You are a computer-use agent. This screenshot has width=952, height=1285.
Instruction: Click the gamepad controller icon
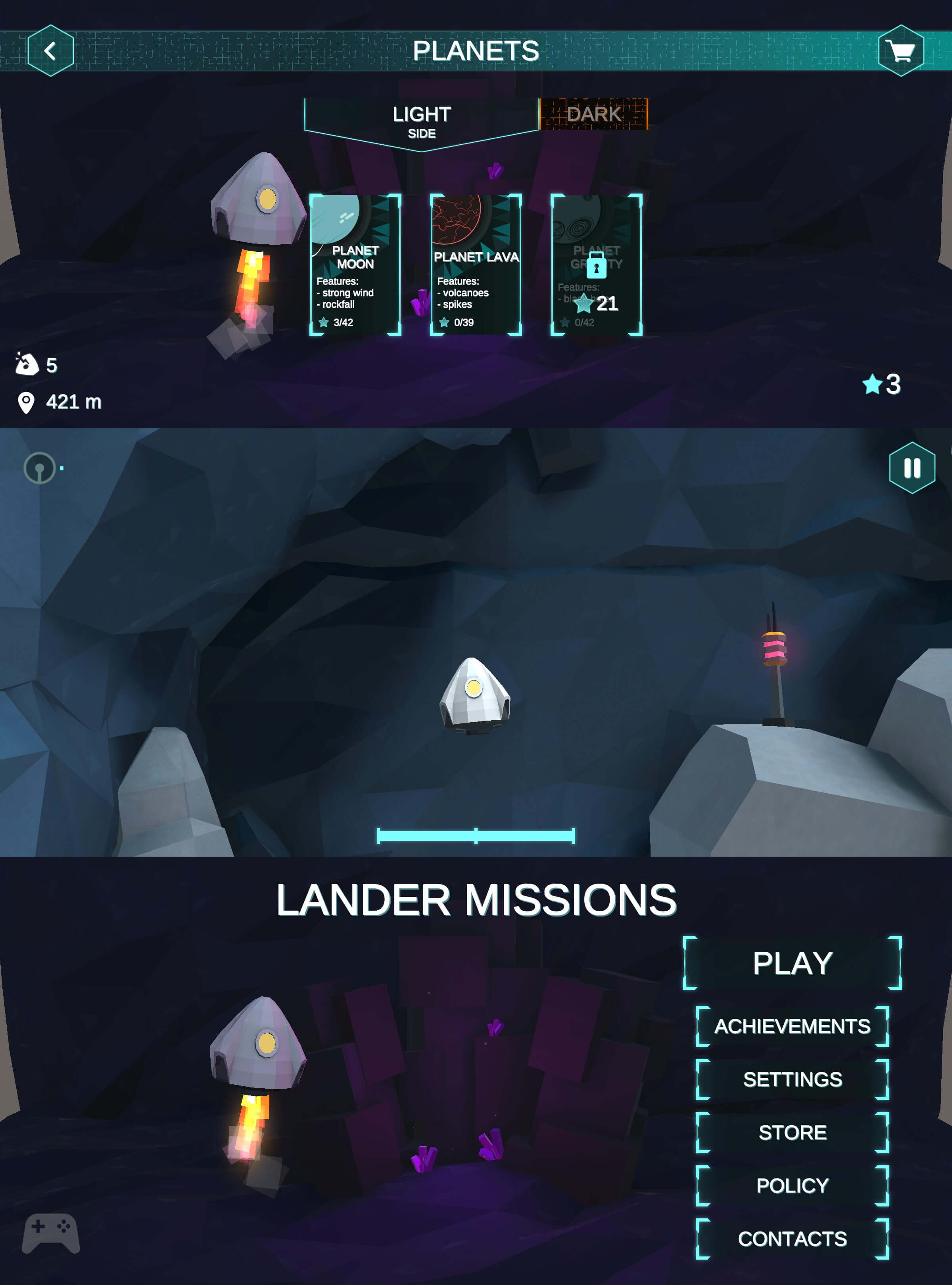51,1233
